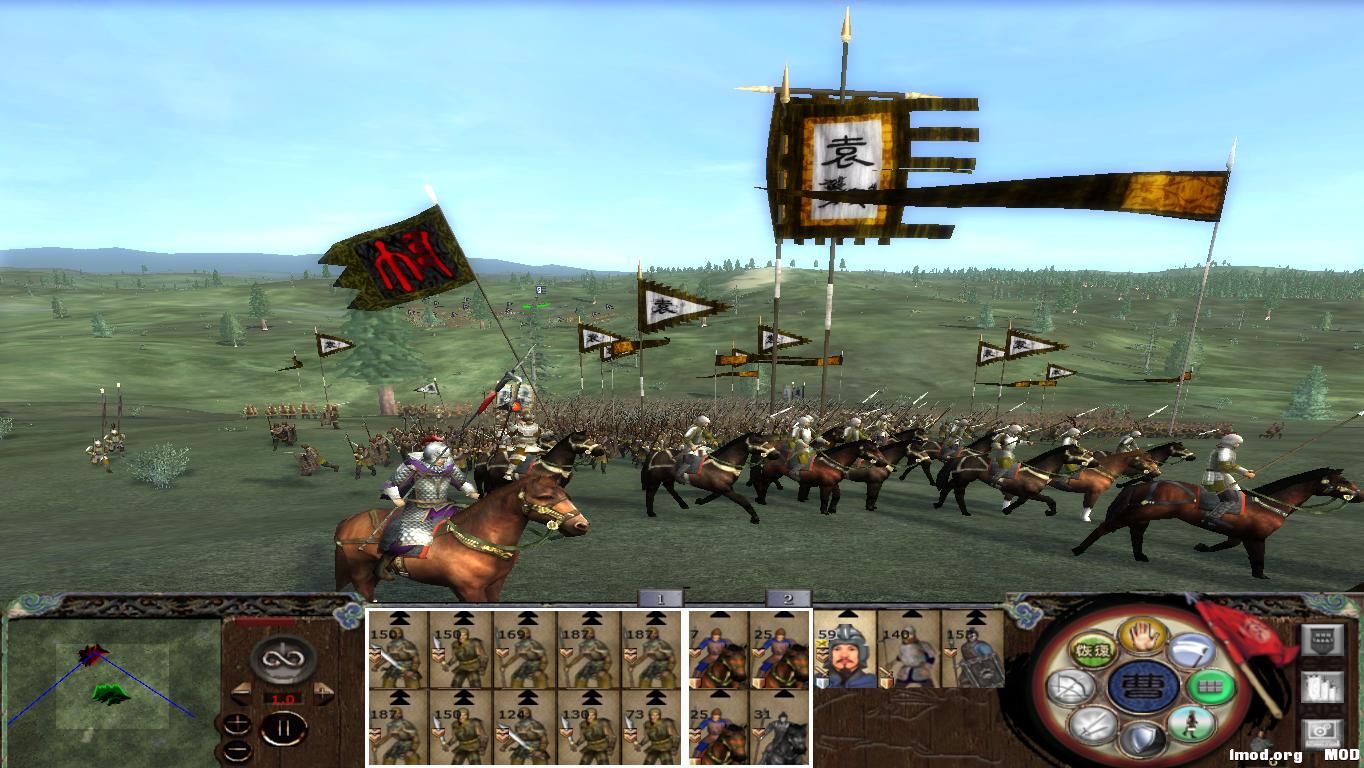Viewport: 1364px width, 768px height.
Task: Click the green grid grouping icon
Action: click(x=1212, y=688)
